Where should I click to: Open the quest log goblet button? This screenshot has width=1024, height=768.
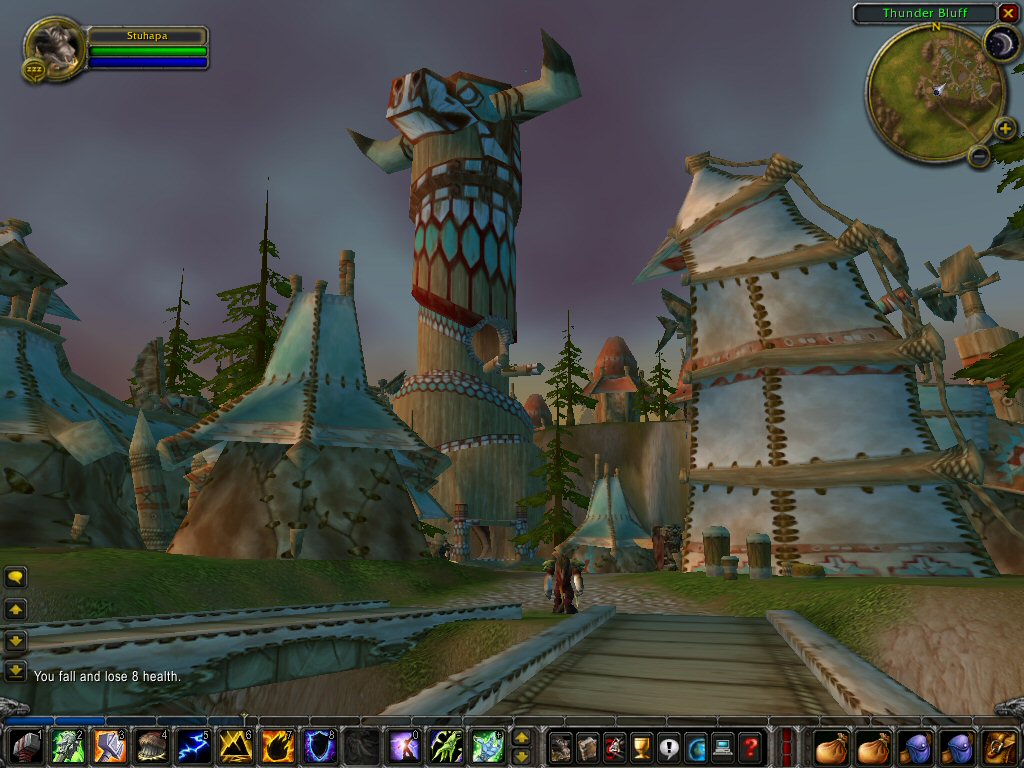[641, 747]
